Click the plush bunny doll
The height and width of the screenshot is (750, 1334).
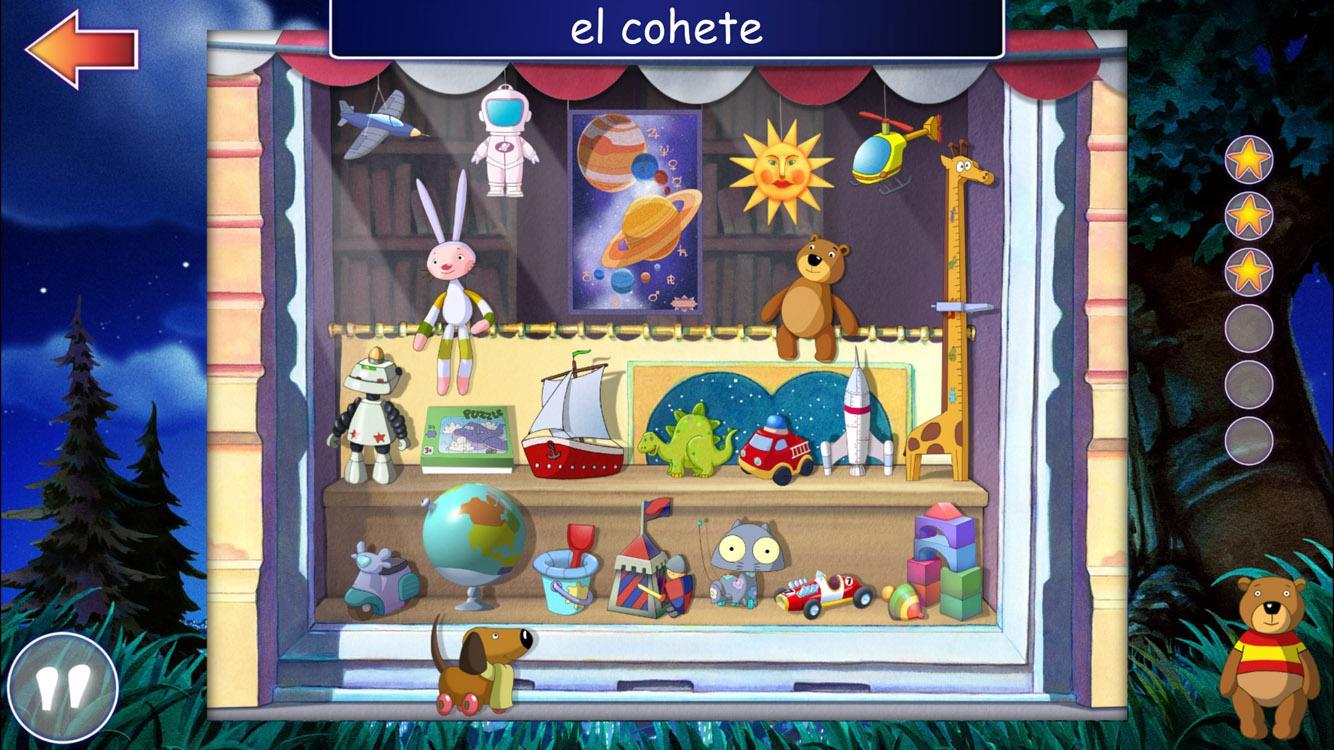coord(455,280)
